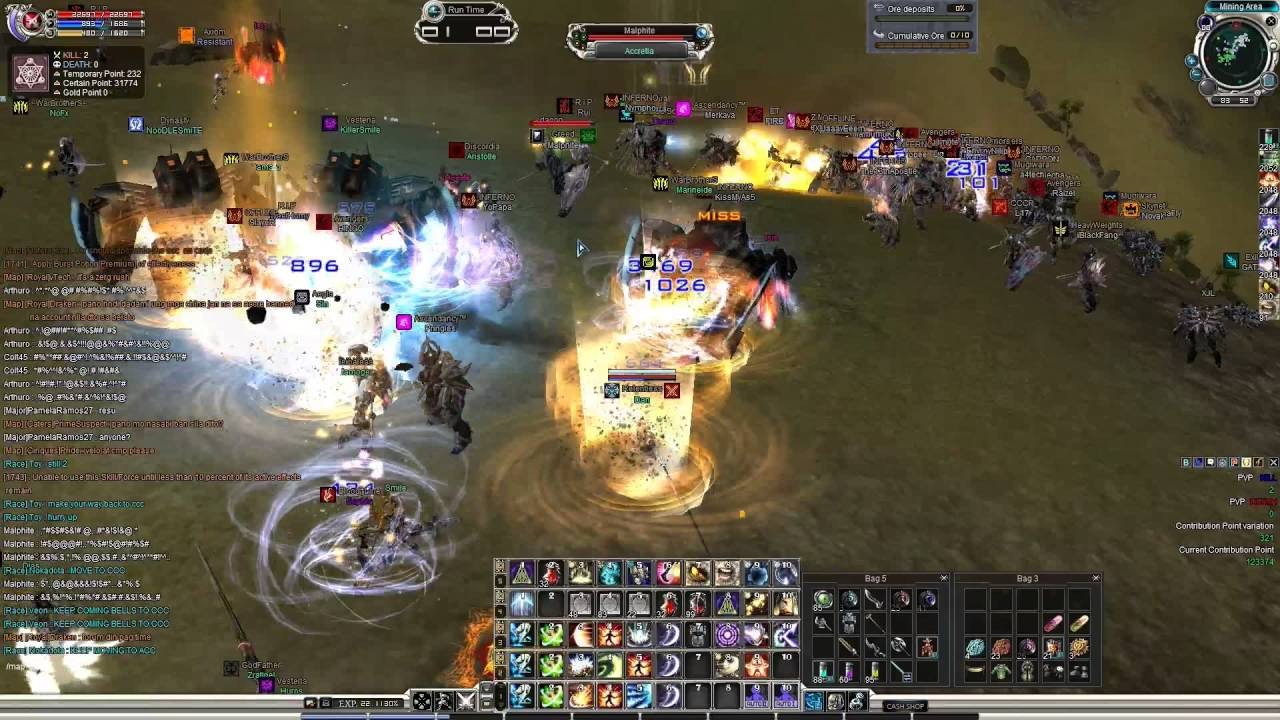Select the Bag 3 title tab
The width and height of the screenshot is (1280, 720).
[x=1028, y=578]
